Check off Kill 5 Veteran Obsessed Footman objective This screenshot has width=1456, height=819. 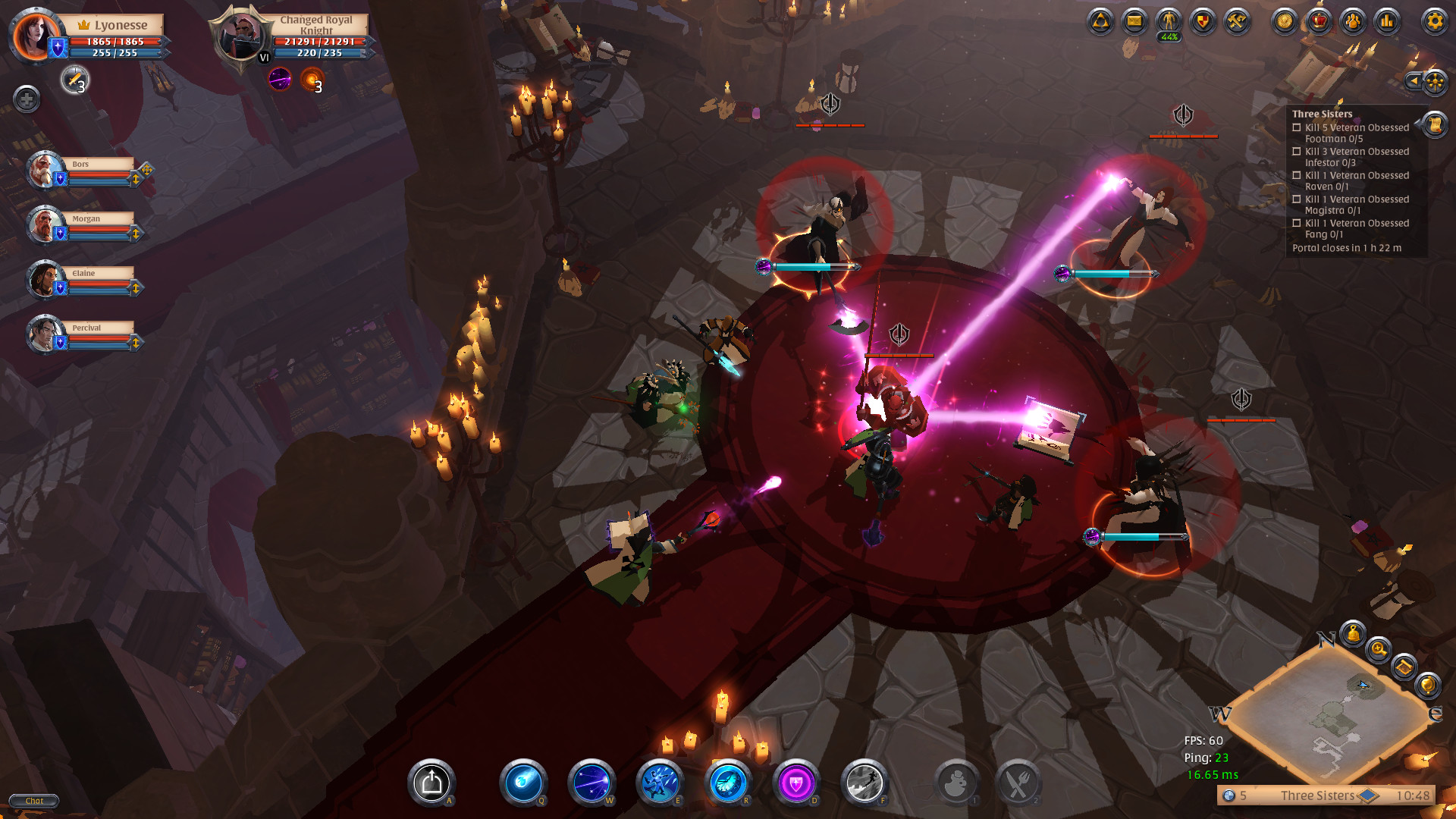pos(1296,127)
